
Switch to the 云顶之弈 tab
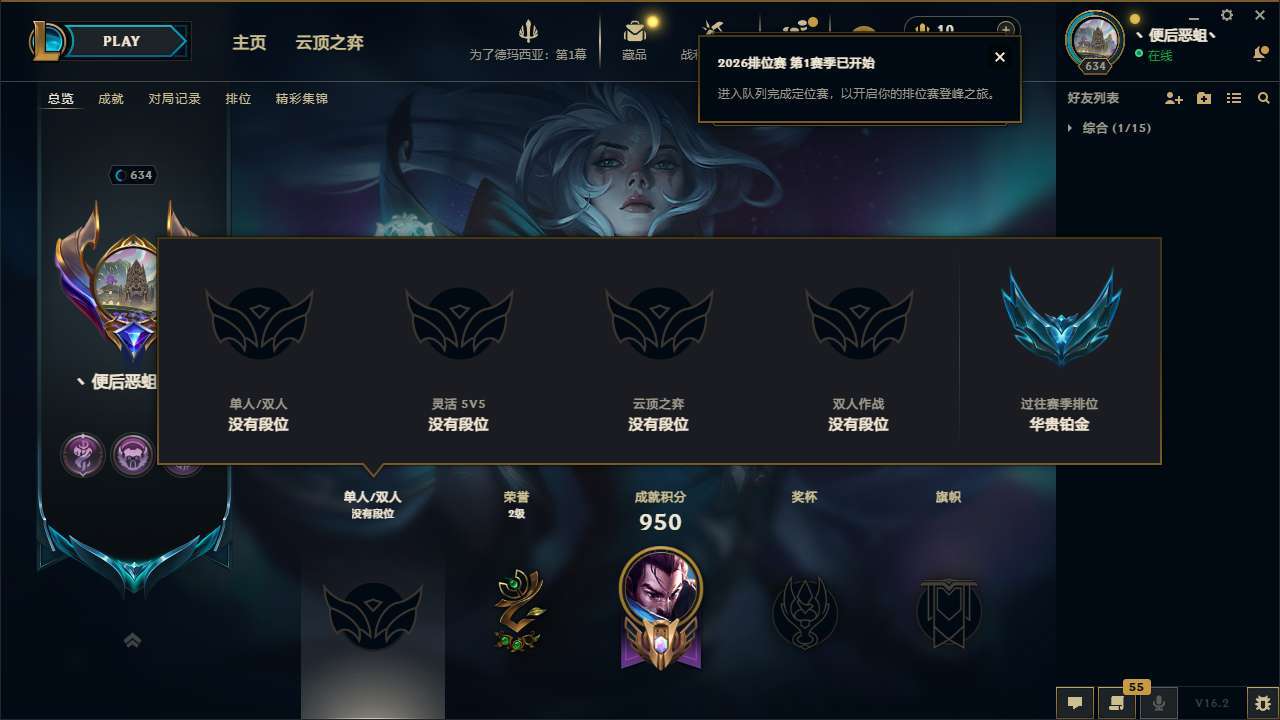click(328, 42)
